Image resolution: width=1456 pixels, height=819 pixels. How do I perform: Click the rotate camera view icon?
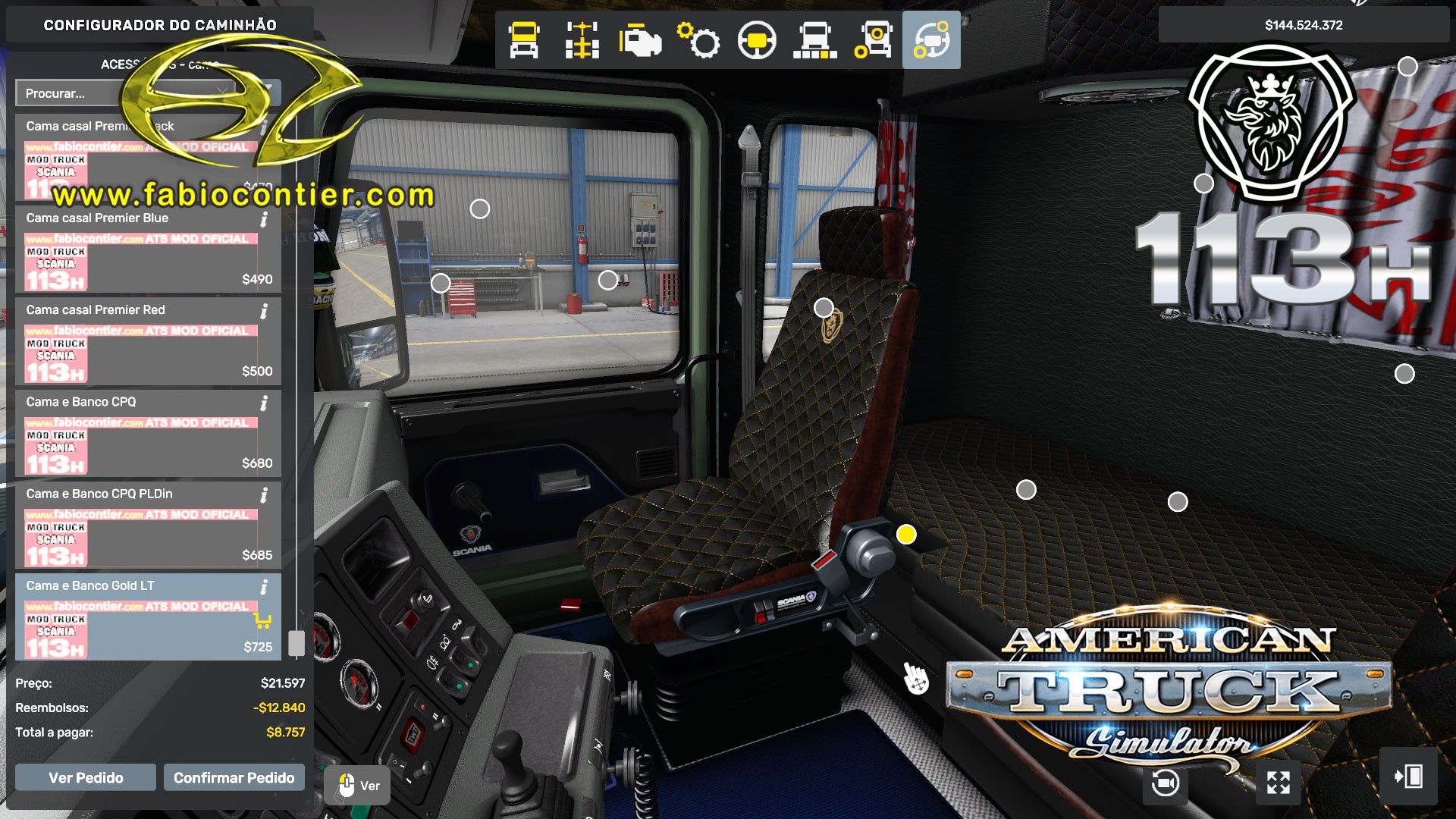(1165, 783)
